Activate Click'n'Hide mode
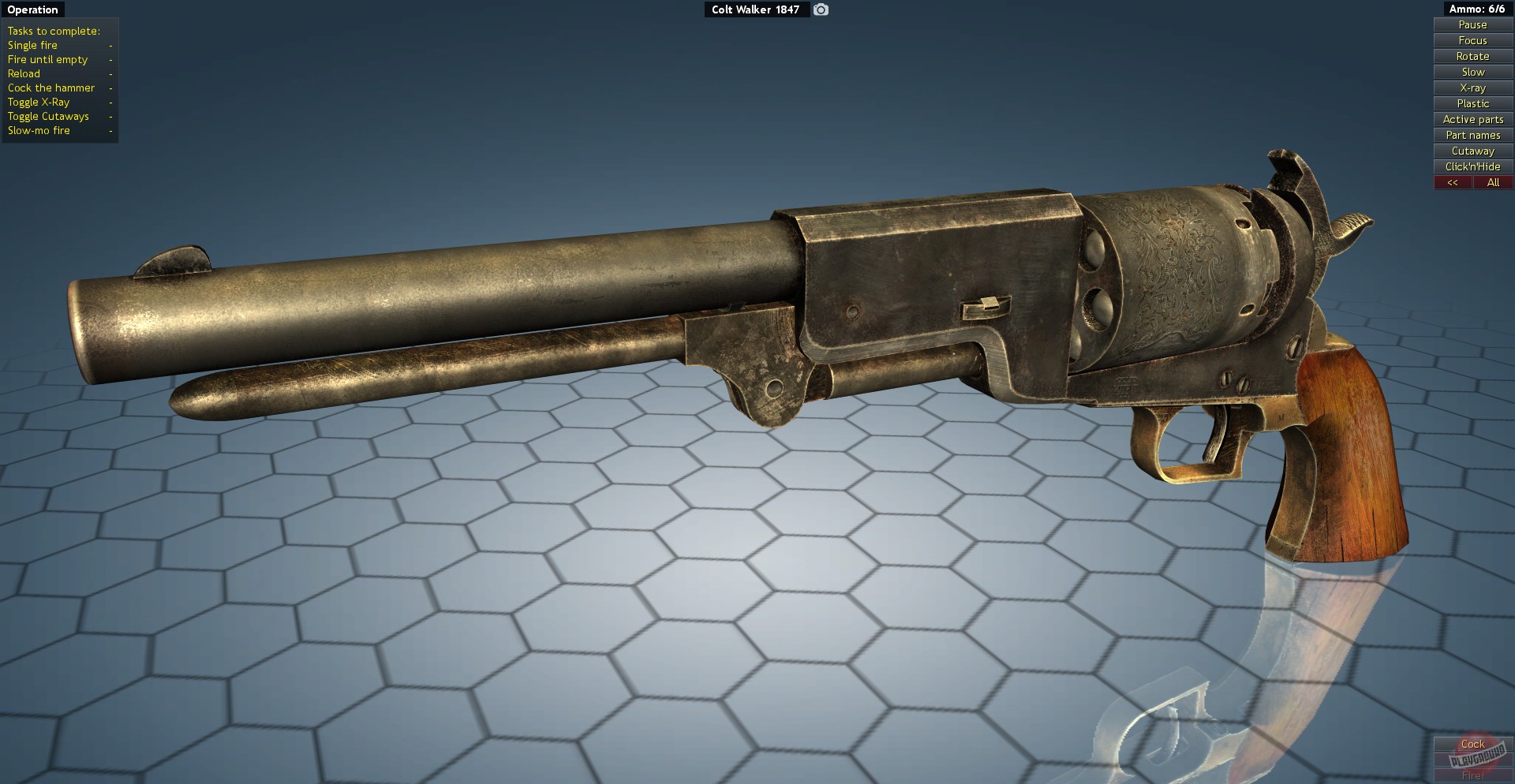This screenshot has height=784, width=1515. click(x=1472, y=166)
